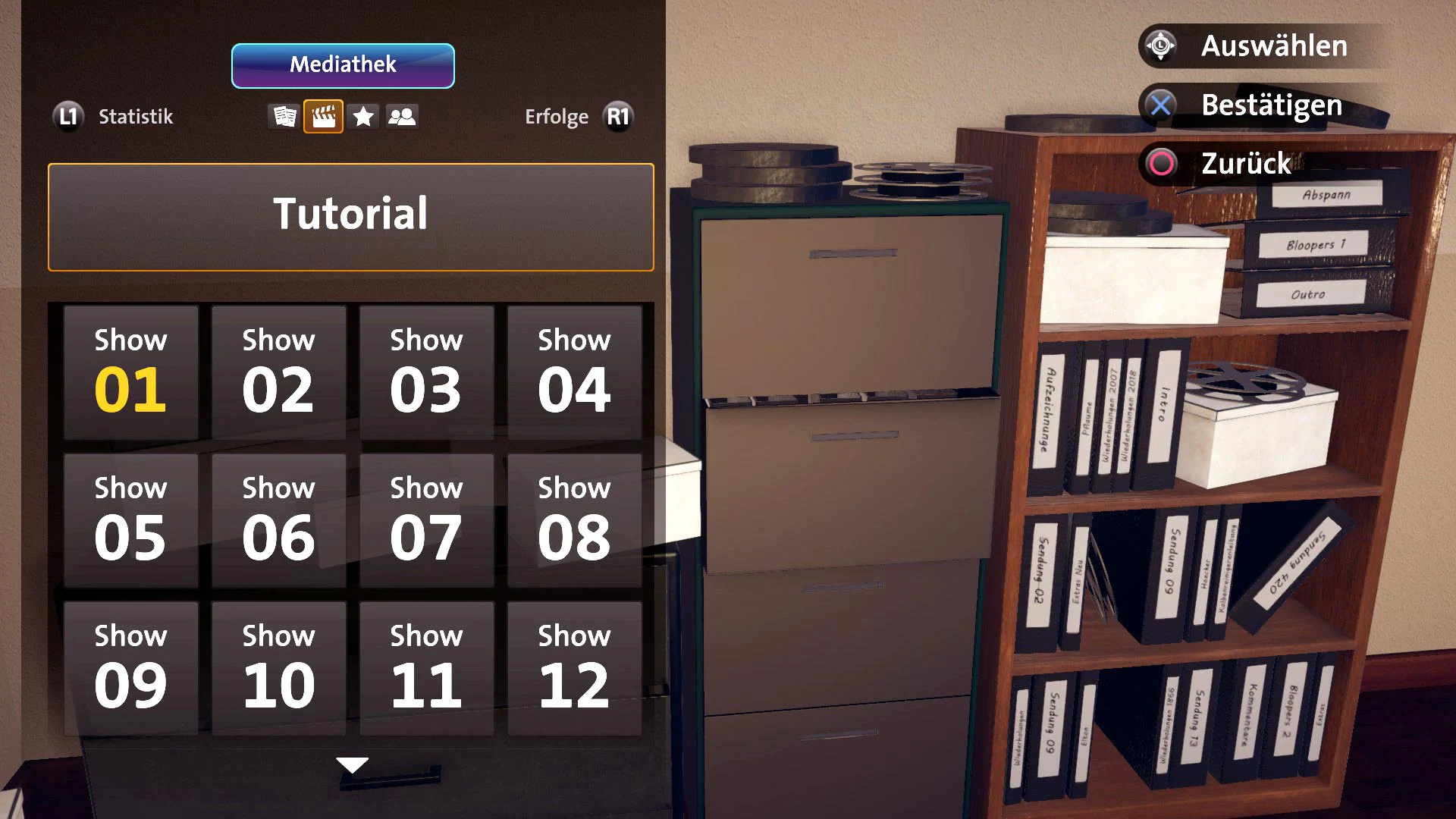The width and height of the screenshot is (1456, 819).
Task: Select the Show 12 tile
Action: click(574, 666)
